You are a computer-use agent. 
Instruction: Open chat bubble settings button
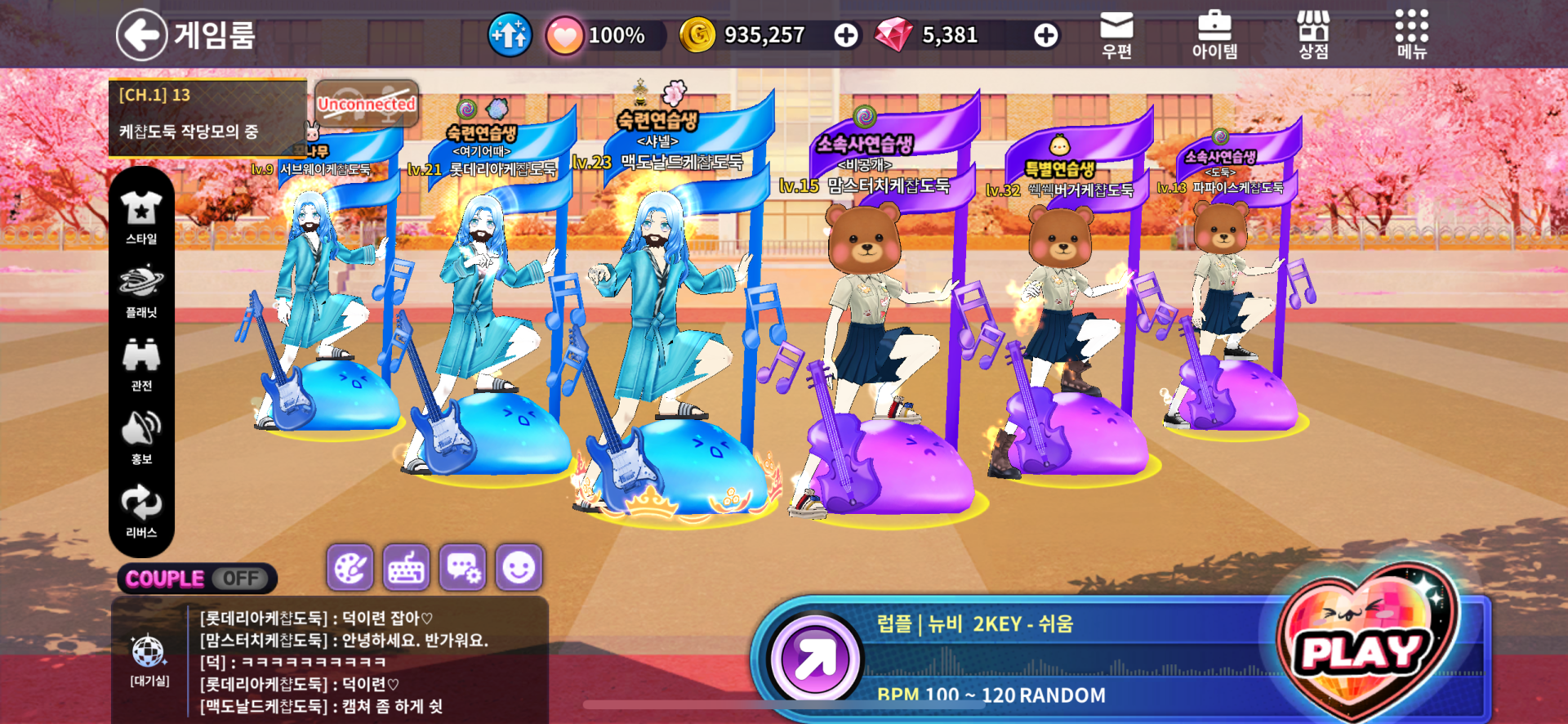(462, 567)
